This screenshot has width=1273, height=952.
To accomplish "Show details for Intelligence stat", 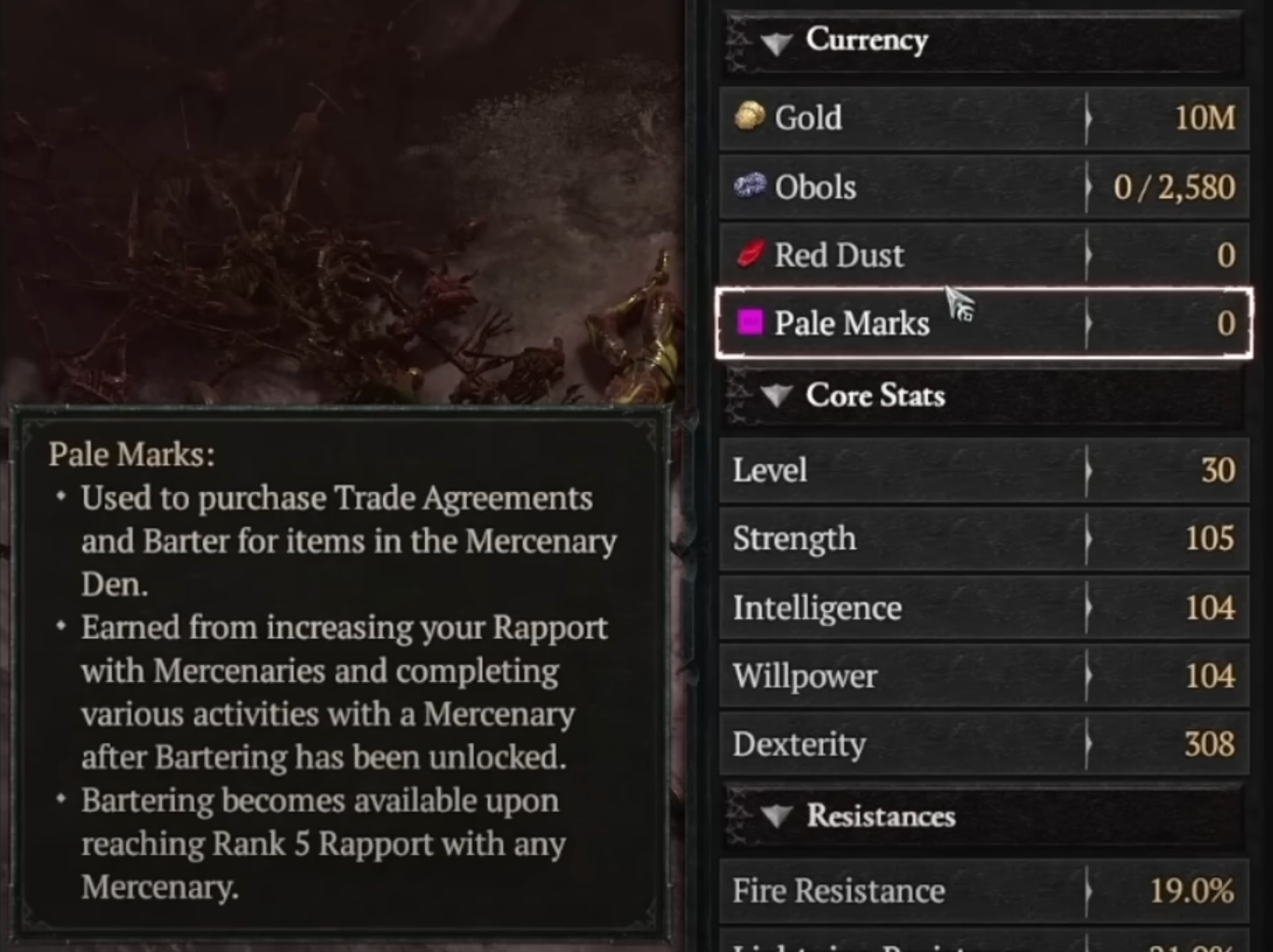I will (x=983, y=607).
